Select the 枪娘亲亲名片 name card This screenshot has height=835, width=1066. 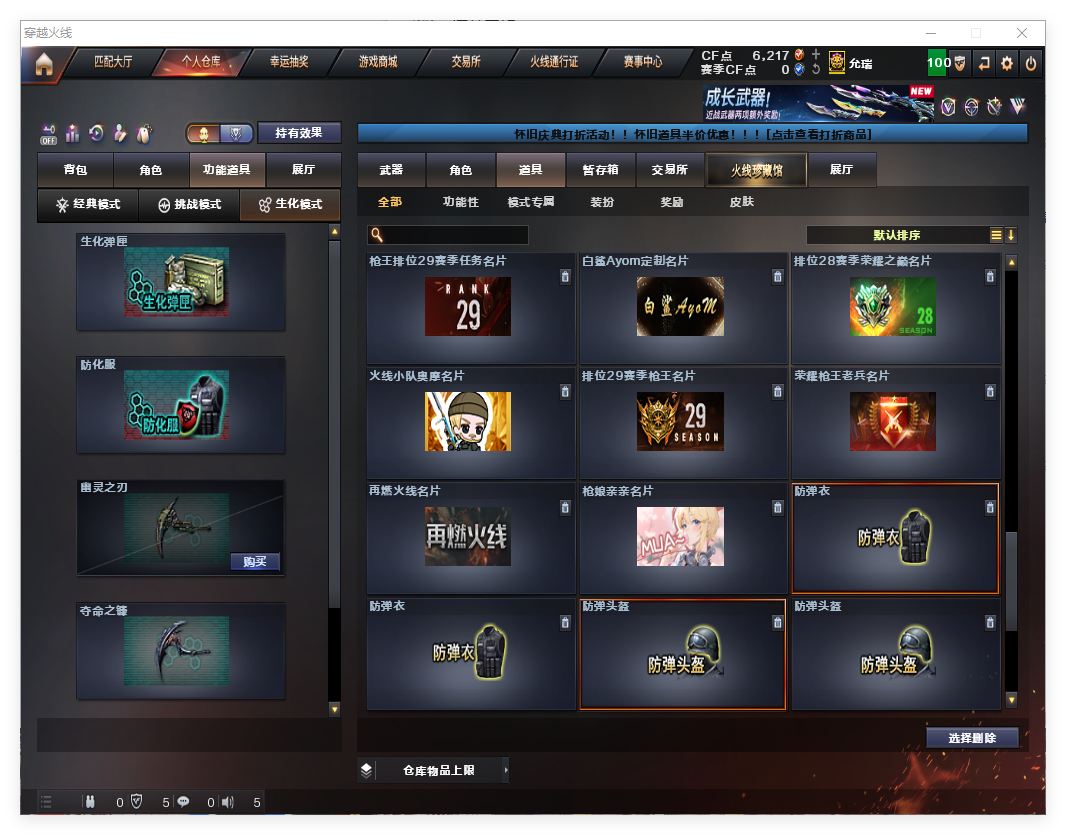[680, 537]
